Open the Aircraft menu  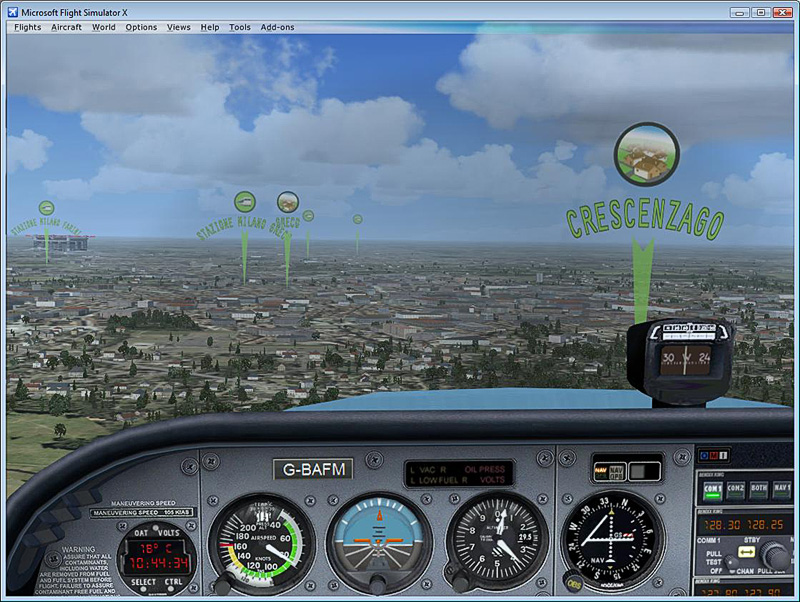[x=67, y=27]
